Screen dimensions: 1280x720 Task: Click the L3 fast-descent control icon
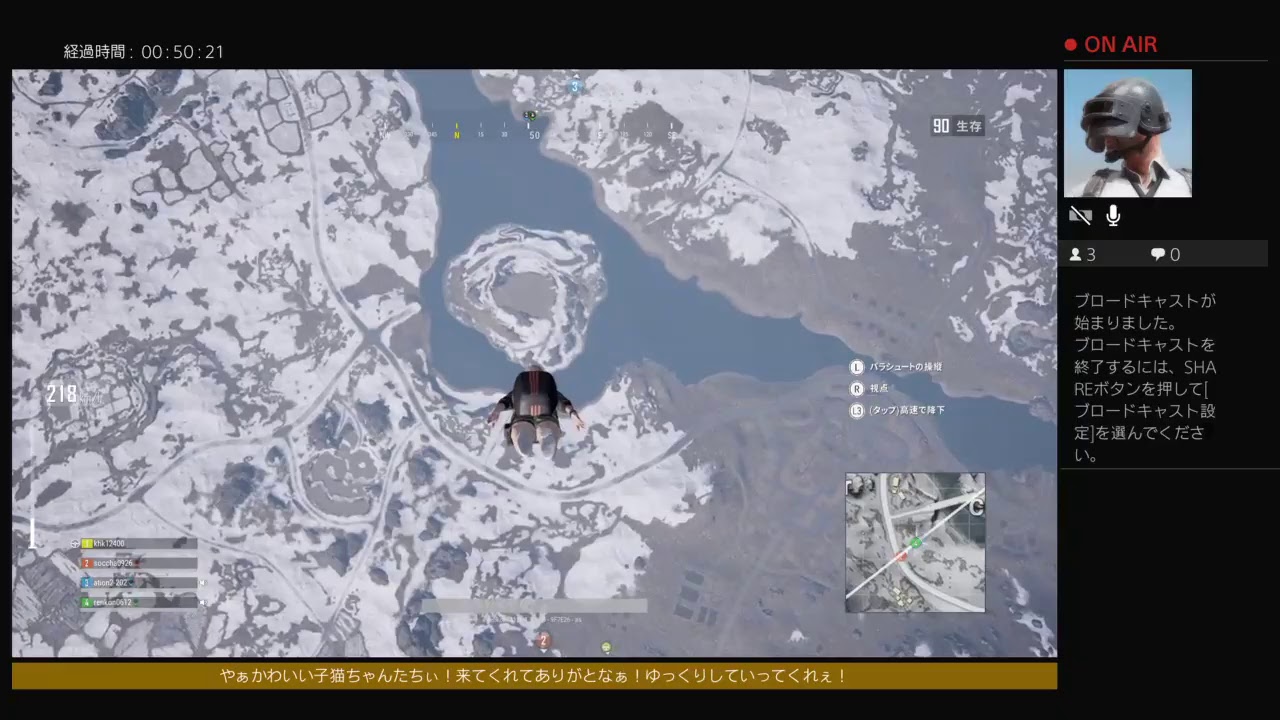pyautogui.click(x=855, y=410)
